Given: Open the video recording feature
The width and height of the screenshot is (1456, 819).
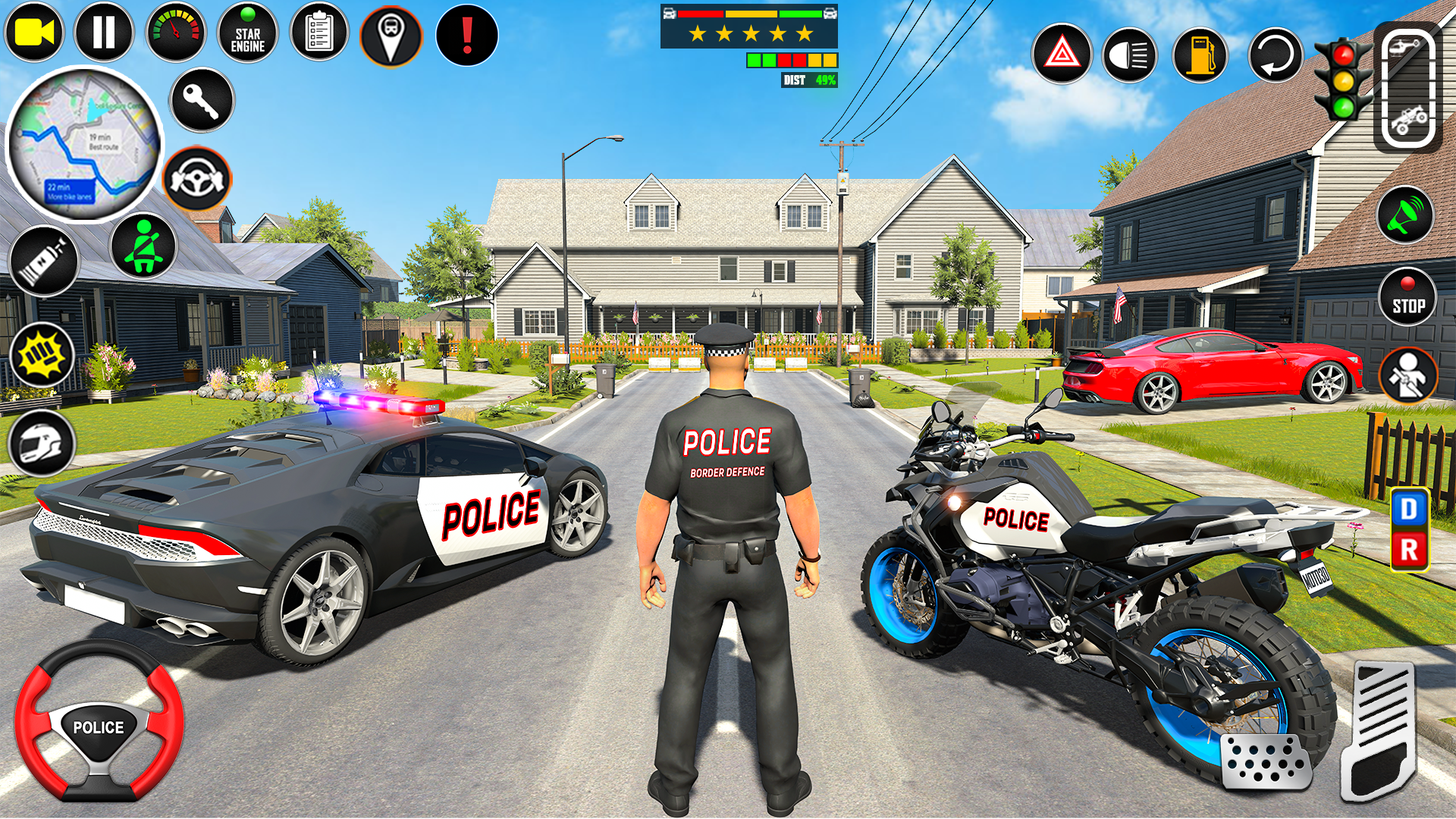Looking at the screenshot, I should click(35, 32).
